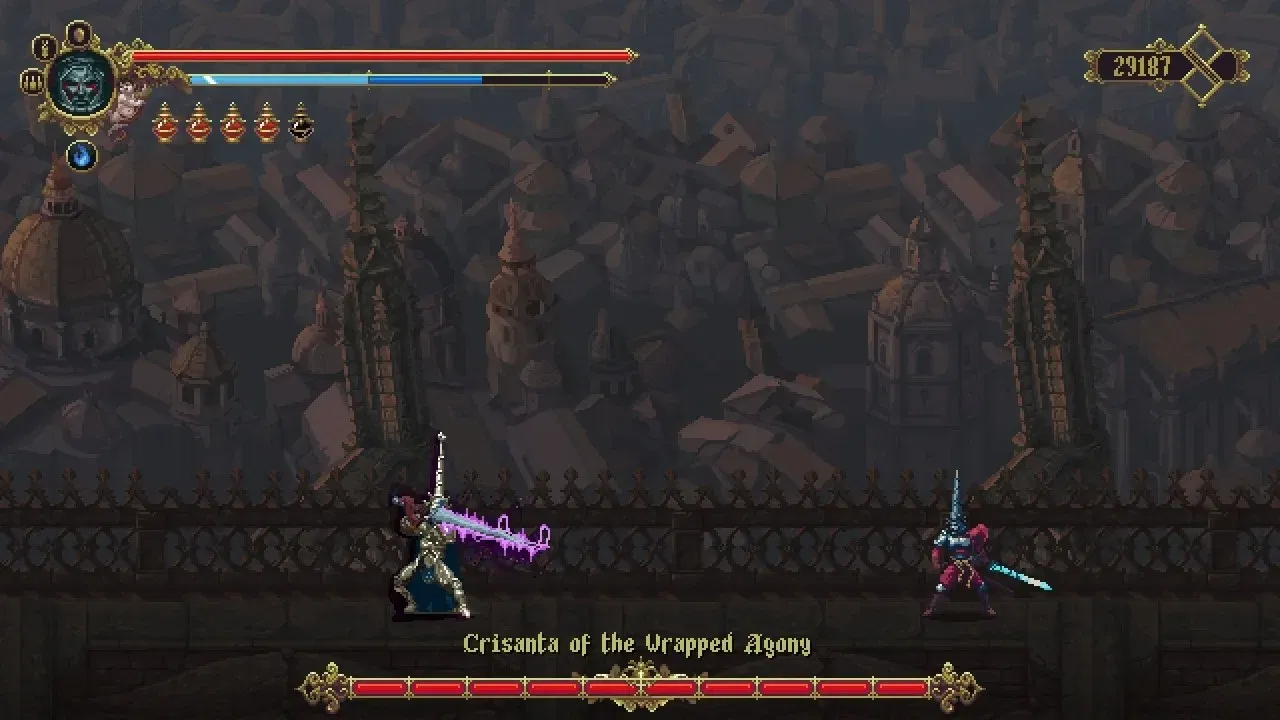Toggle the fourth red flask icon

tap(266, 122)
